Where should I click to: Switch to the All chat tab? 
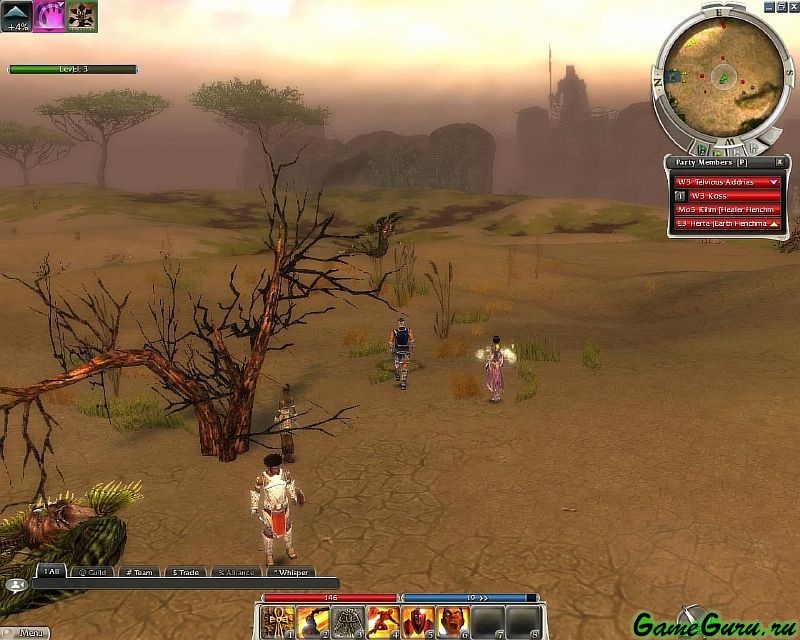click(51, 572)
